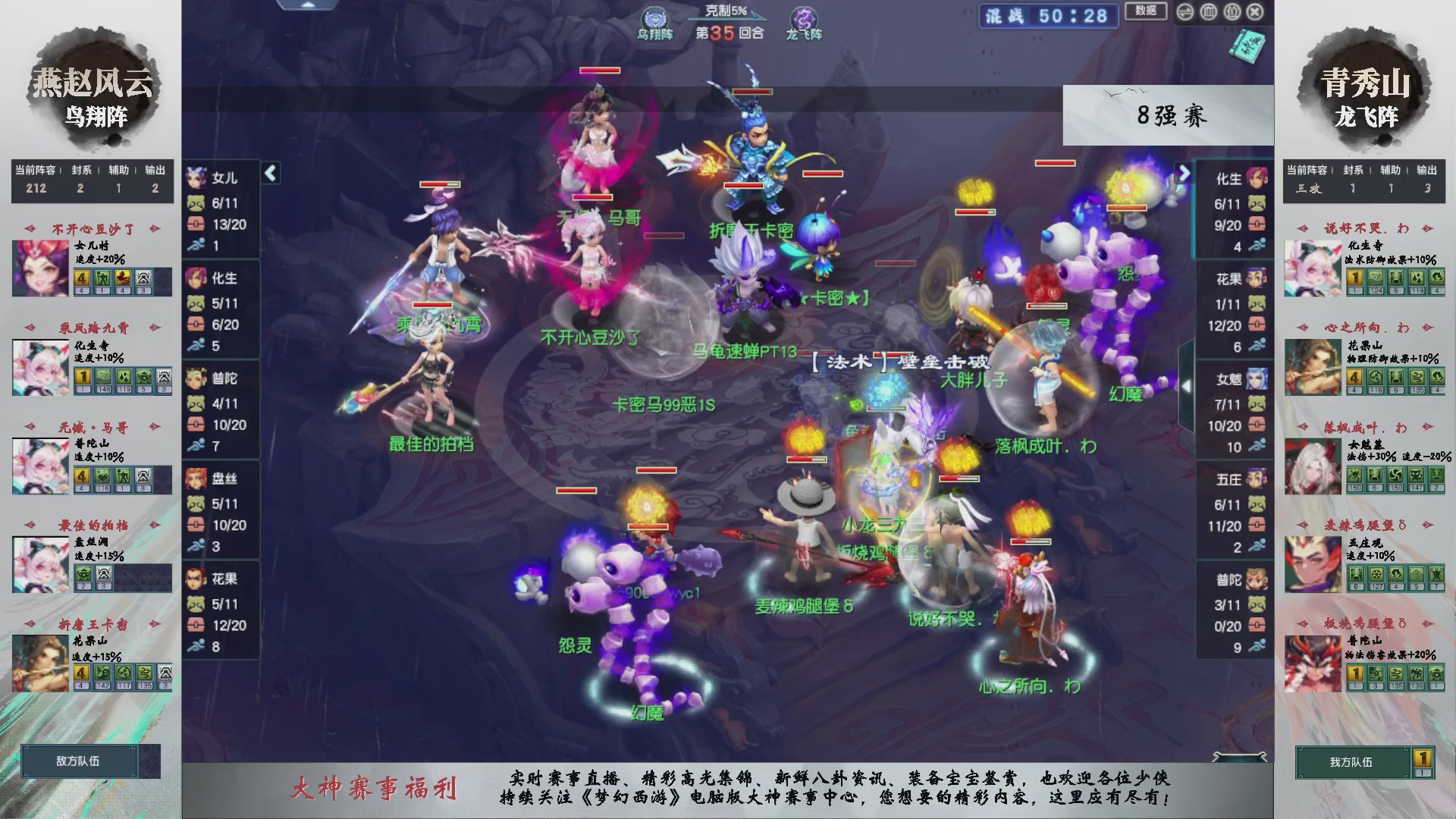
Task: Click the 混战 50:28 battle timer
Action: (x=1047, y=17)
